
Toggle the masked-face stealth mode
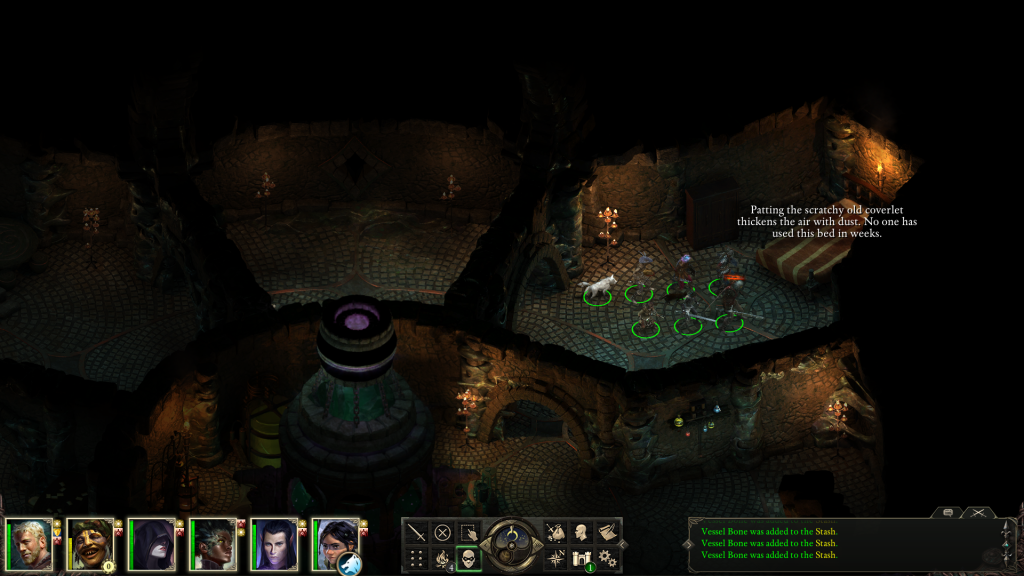point(468,558)
